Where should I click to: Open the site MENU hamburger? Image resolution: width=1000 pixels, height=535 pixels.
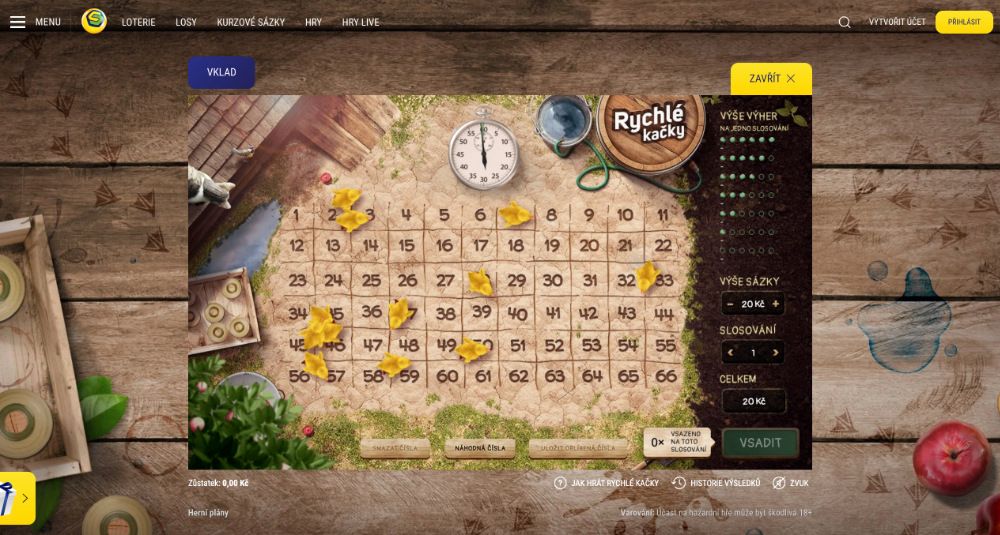coord(35,22)
